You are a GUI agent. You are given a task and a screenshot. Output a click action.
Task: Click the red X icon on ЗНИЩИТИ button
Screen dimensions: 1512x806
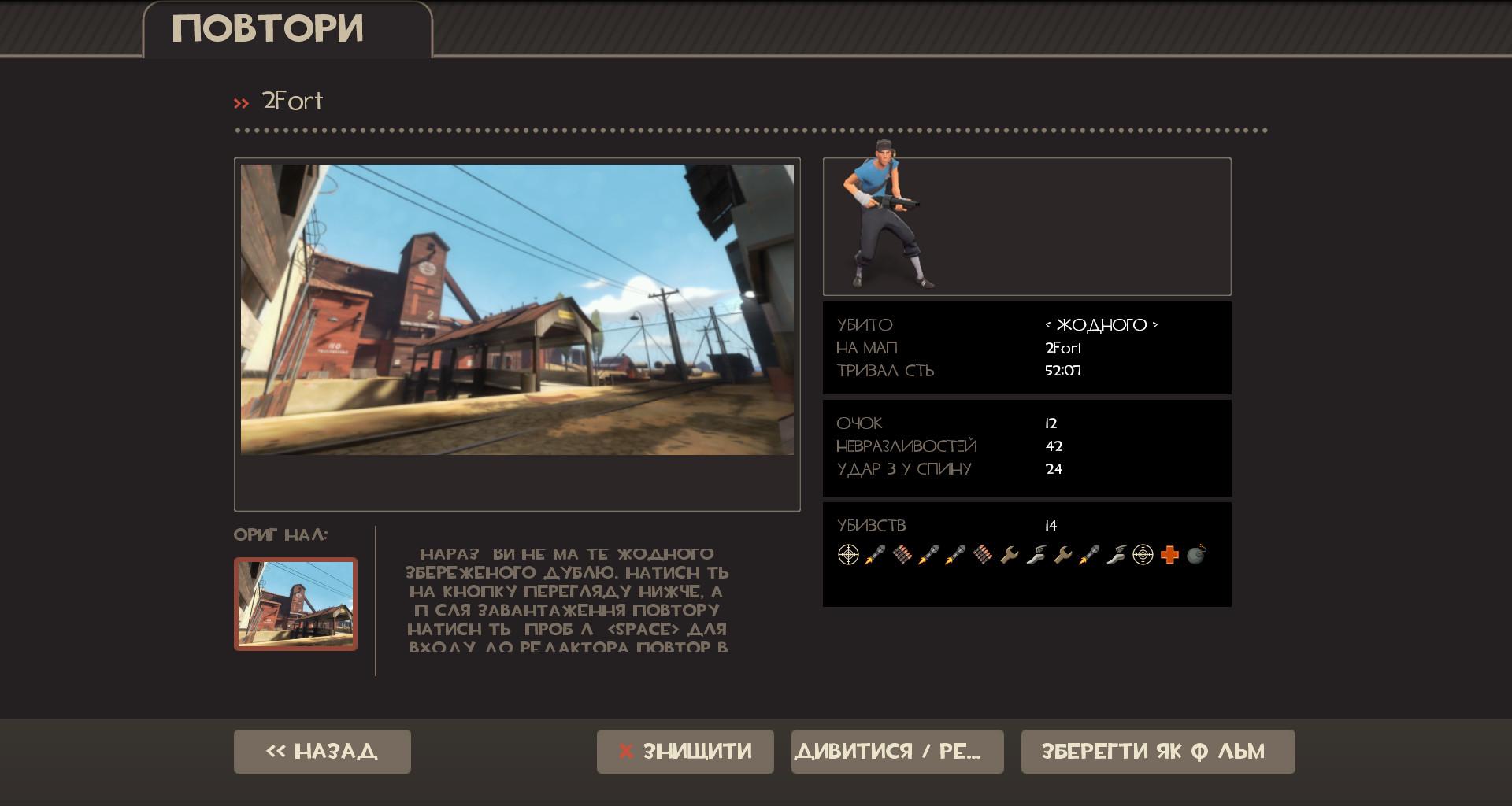tap(625, 751)
